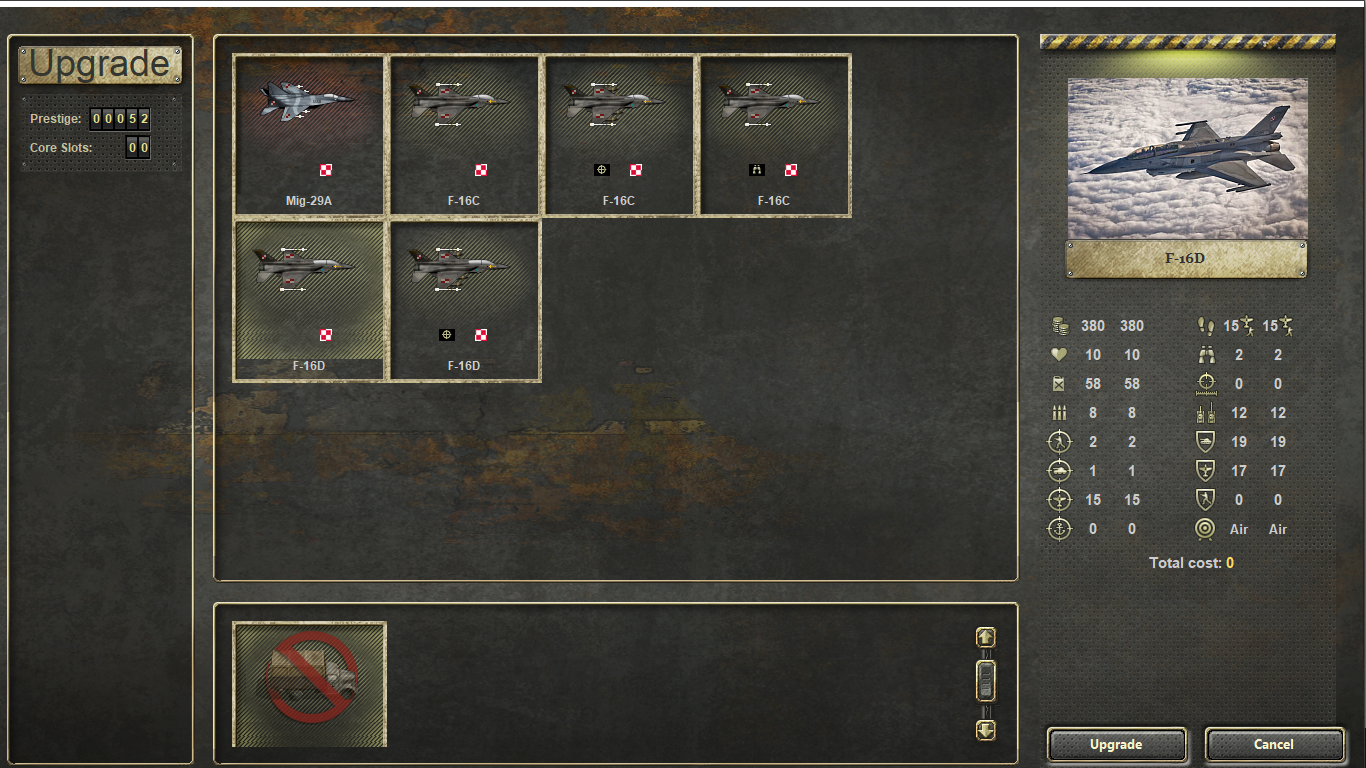The width and height of the screenshot is (1366, 768).
Task: Click the transport list scrollbar handle
Action: [x=986, y=681]
